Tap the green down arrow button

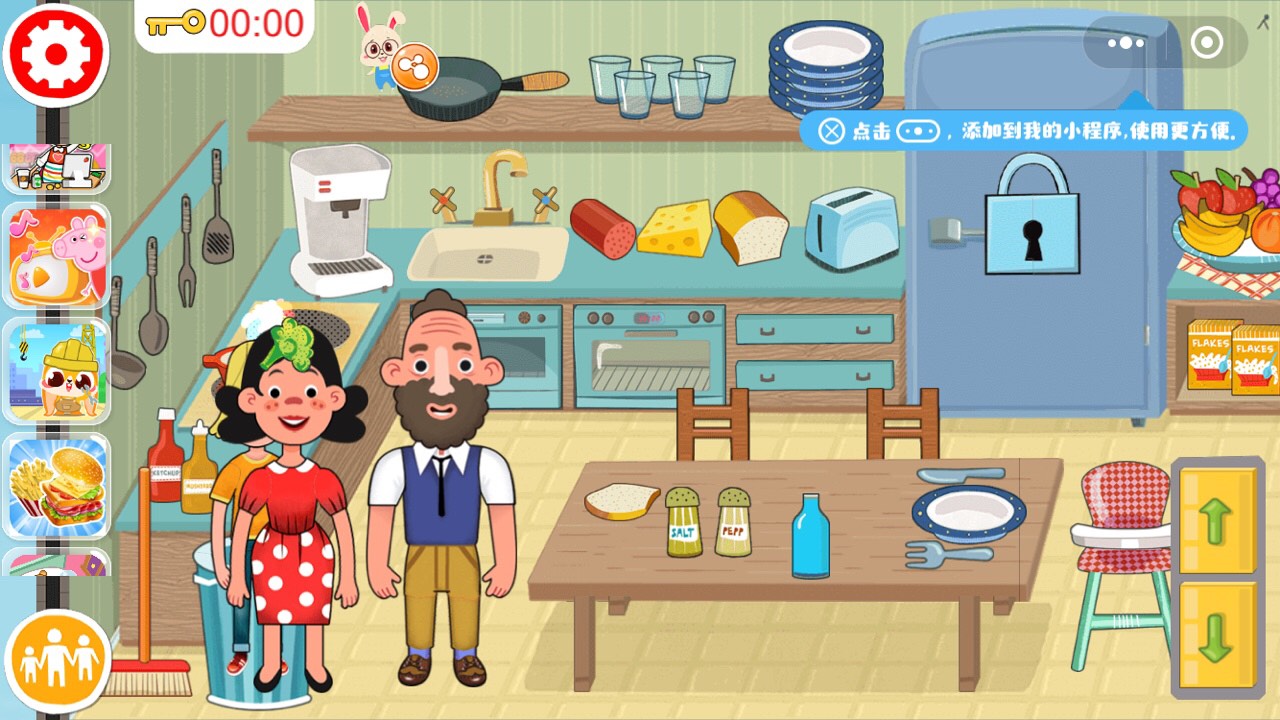(x=1216, y=637)
